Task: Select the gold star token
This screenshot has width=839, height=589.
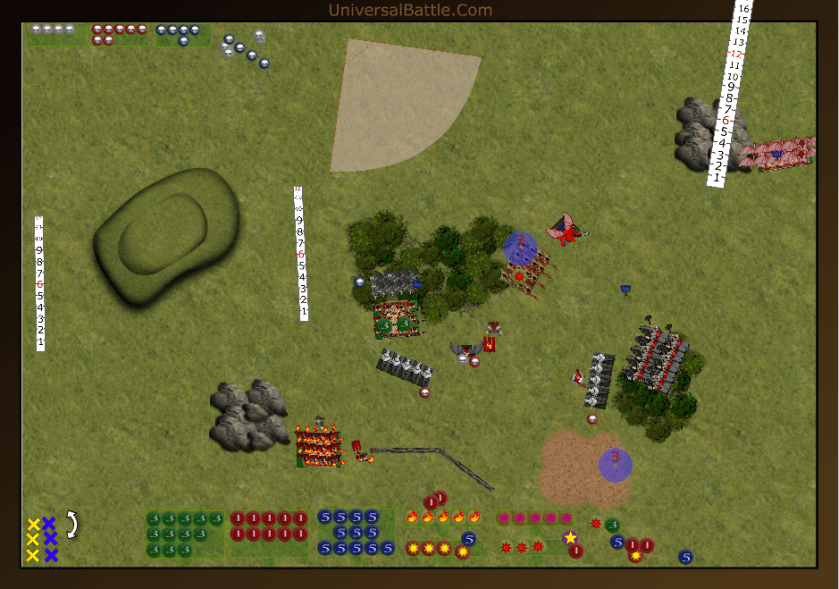Action: pos(570,538)
